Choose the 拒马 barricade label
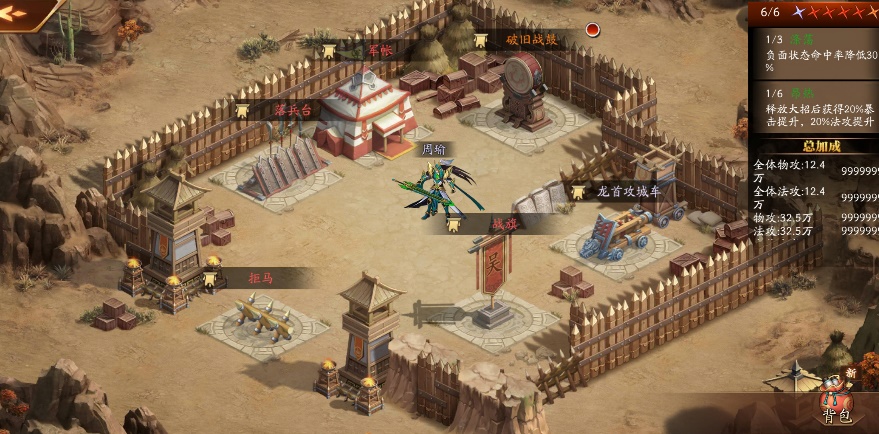879x434 pixels. click(x=260, y=277)
